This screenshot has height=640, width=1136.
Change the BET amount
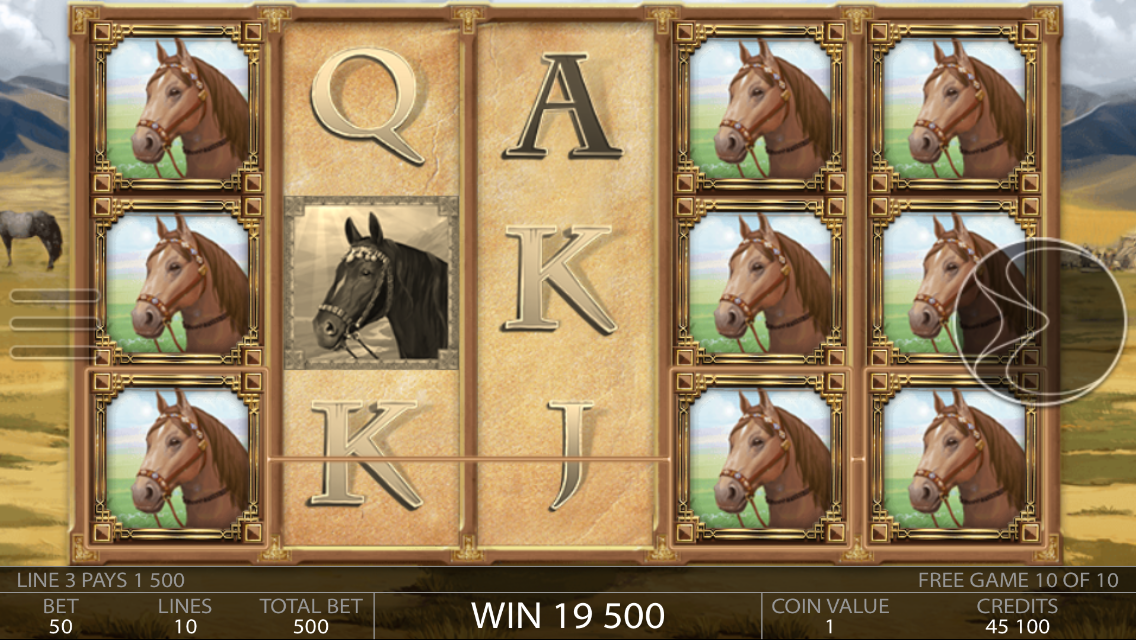tap(61, 616)
